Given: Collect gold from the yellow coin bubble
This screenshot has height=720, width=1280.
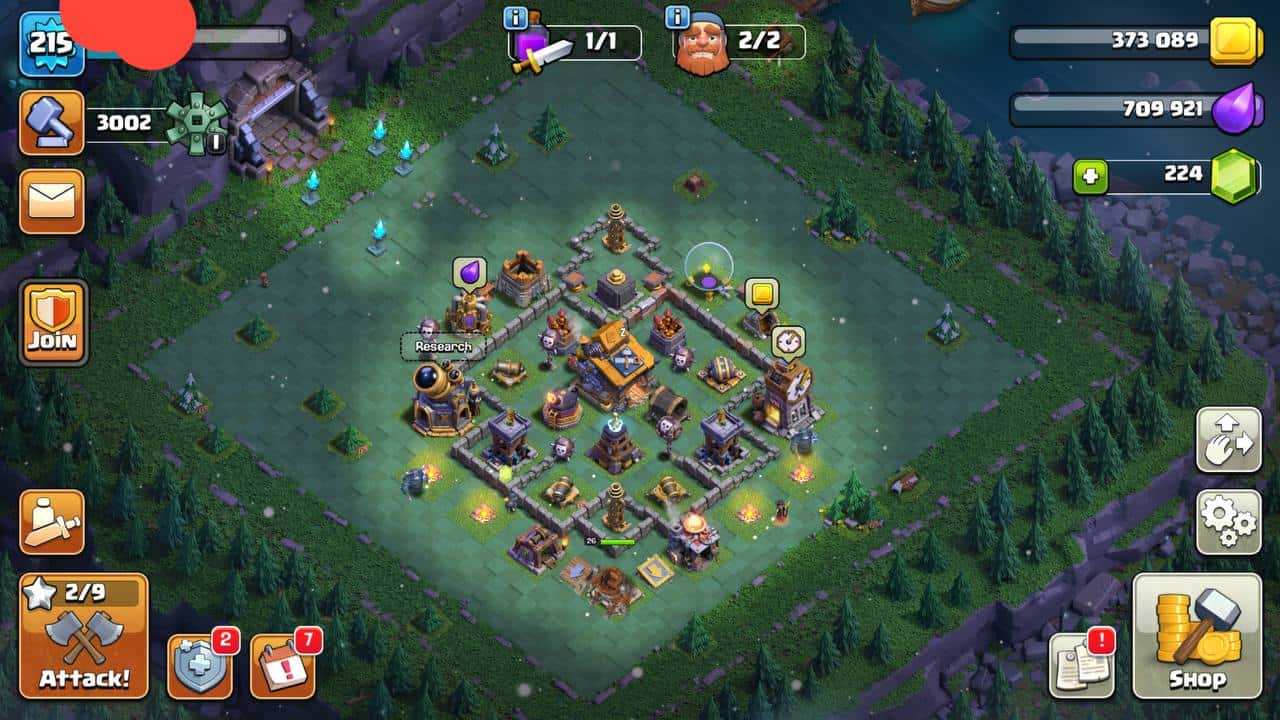Looking at the screenshot, I should point(761,294).
